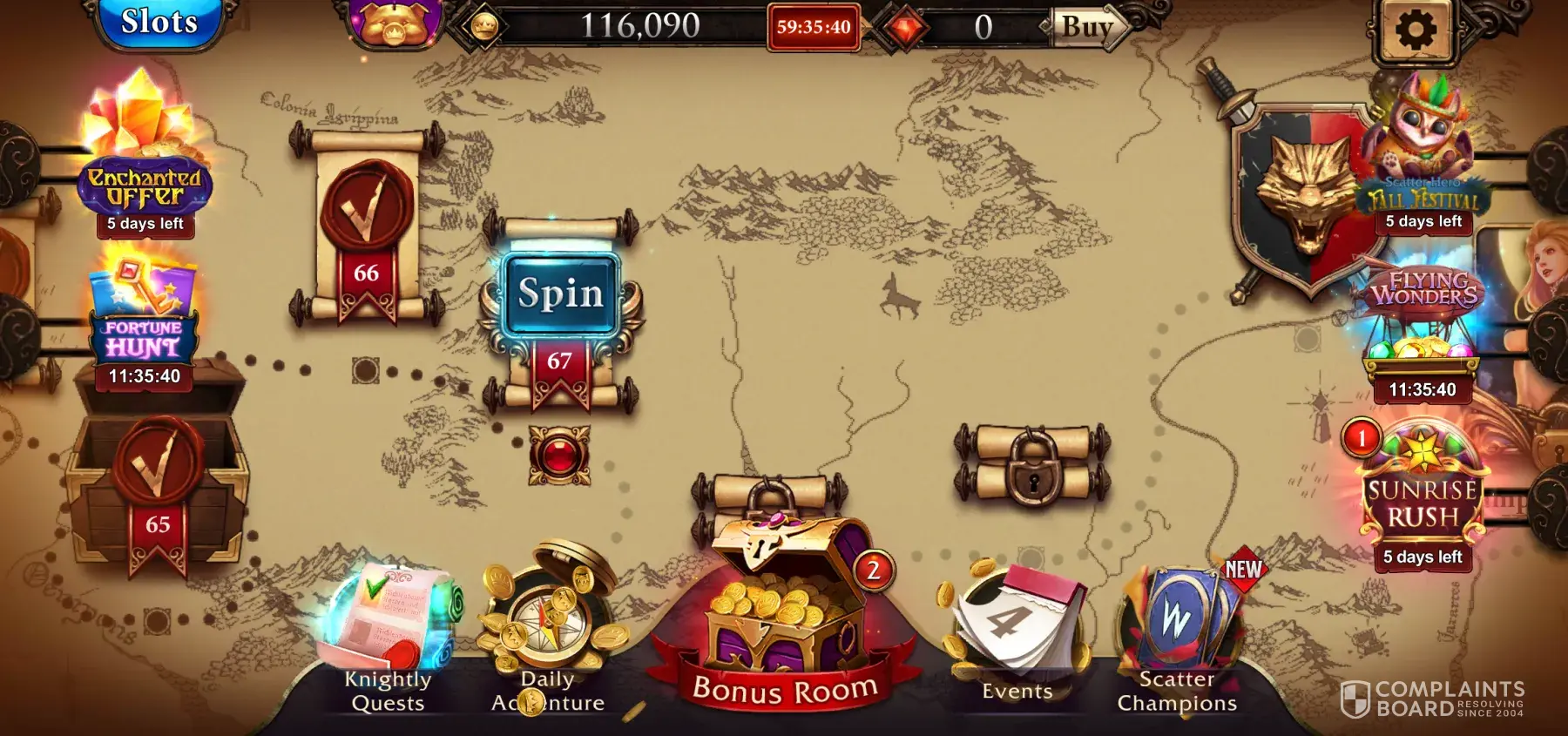1568x736 pixels.
Task: Click the wolf crest shield emblem
Action: click(1298, 200)
